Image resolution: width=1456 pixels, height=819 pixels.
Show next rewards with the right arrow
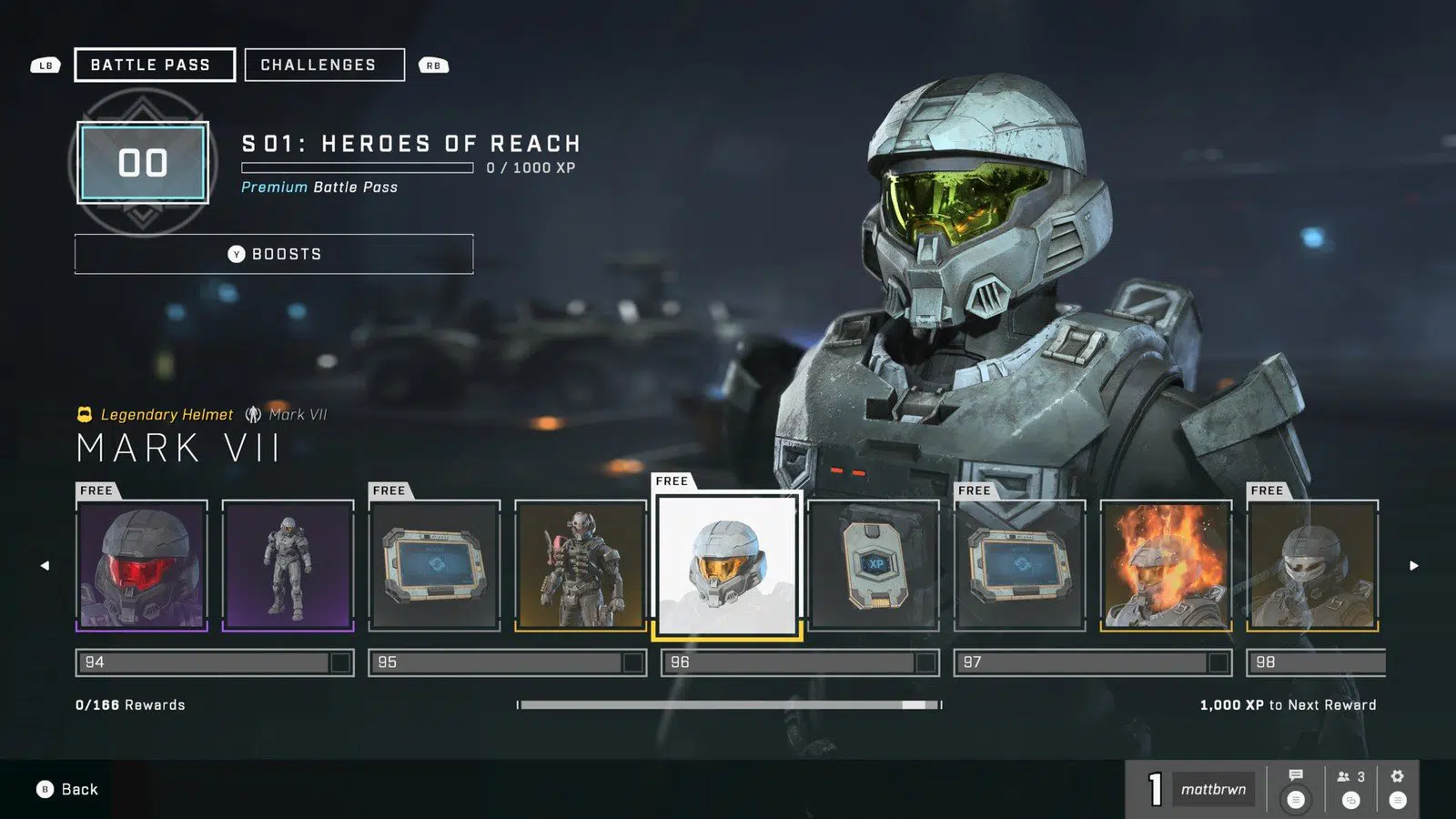[1413, 565]
